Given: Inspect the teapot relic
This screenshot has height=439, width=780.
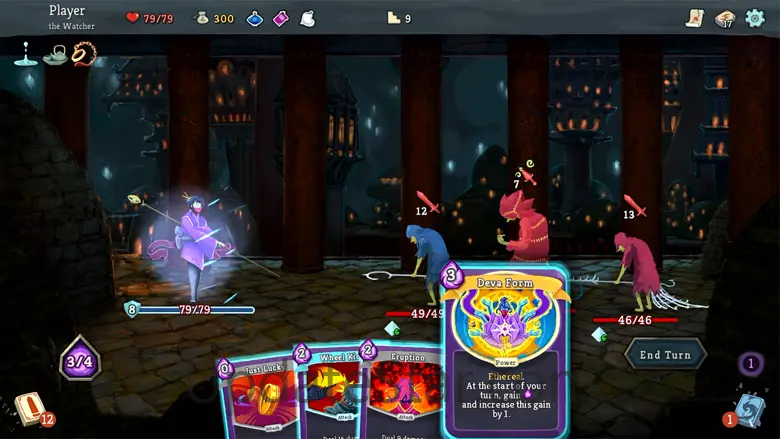Looking at the screenshot, I should coord(54,54).
